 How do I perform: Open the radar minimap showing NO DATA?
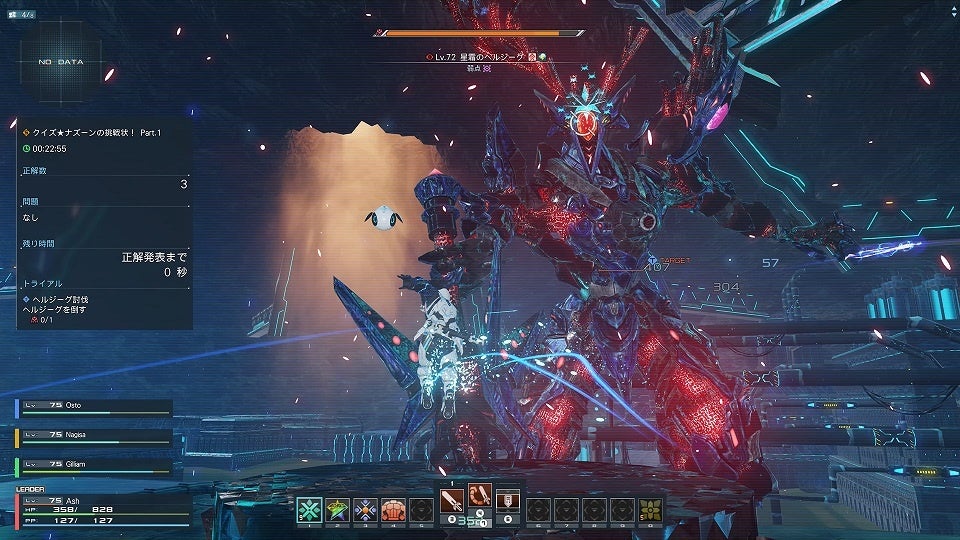point(61,62)
